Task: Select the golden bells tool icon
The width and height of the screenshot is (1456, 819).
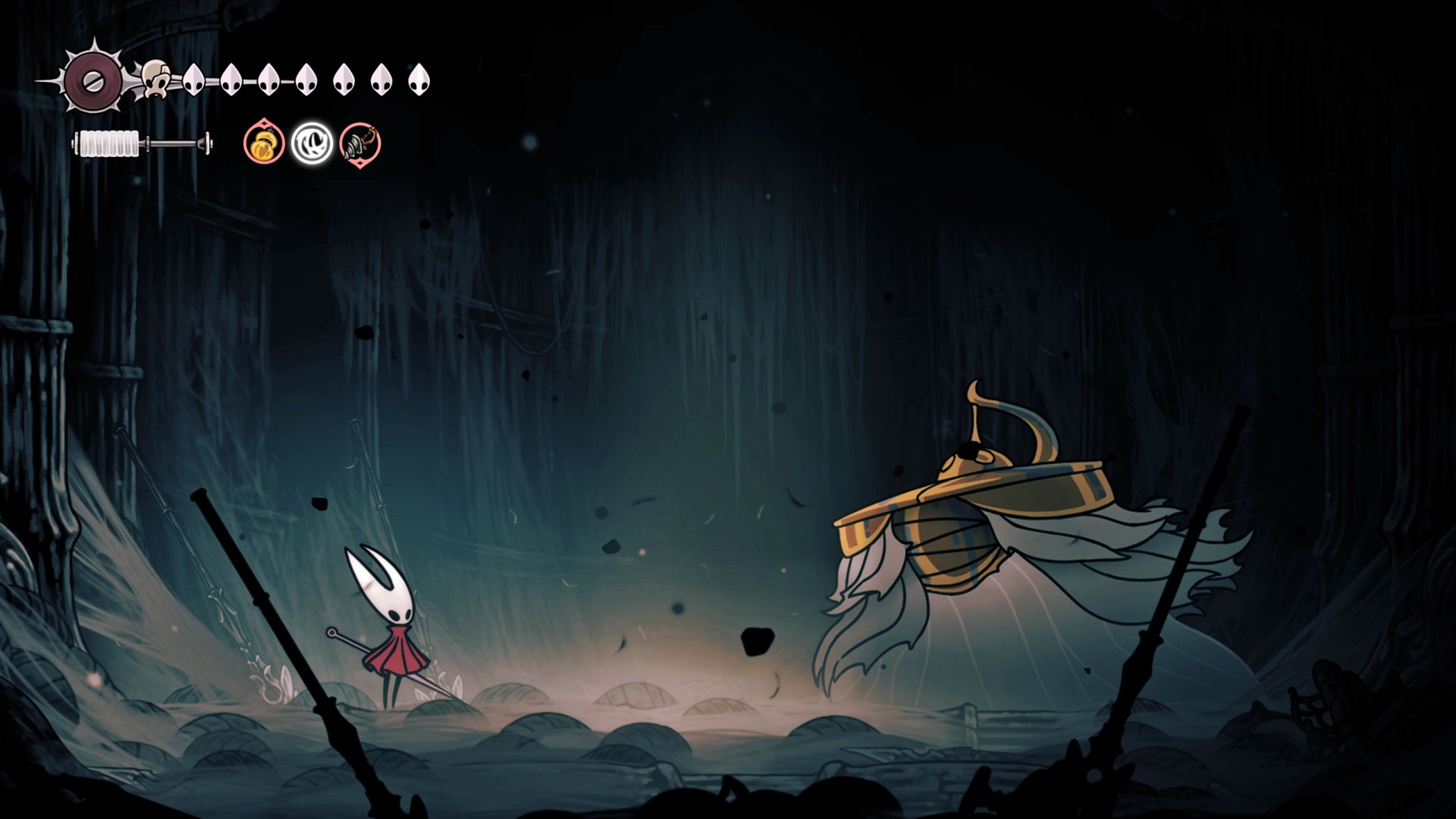Action: point(264,143)
